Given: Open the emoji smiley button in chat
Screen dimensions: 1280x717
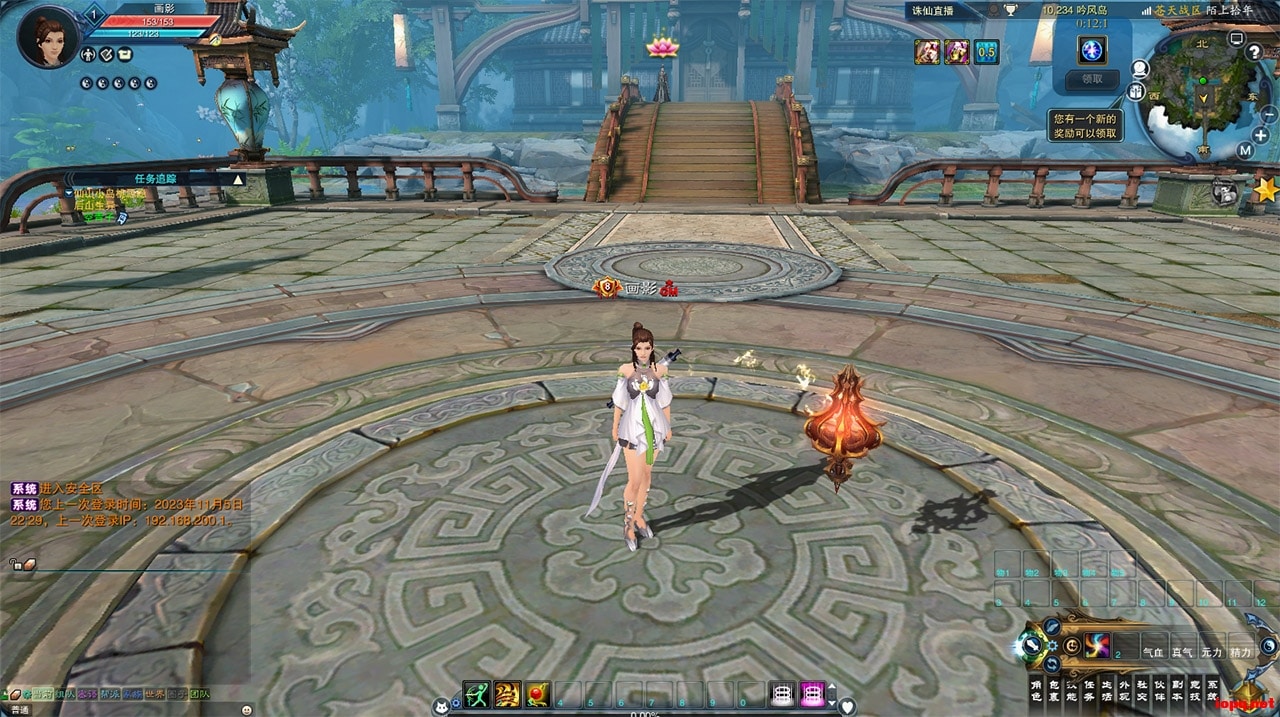Looking at the screenshot, I should tap(246, 709).
